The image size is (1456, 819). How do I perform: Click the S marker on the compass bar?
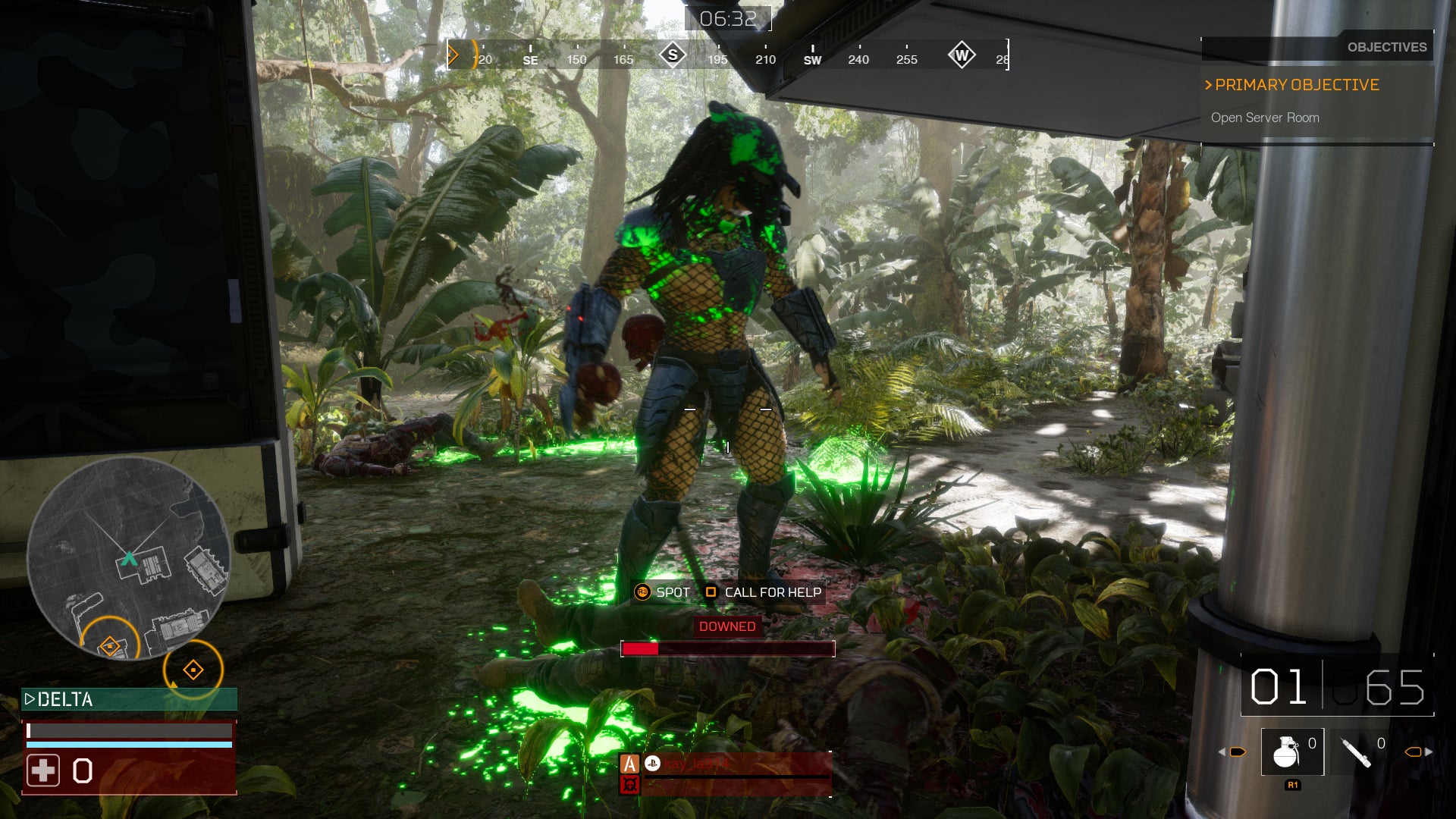click(673, 55)
